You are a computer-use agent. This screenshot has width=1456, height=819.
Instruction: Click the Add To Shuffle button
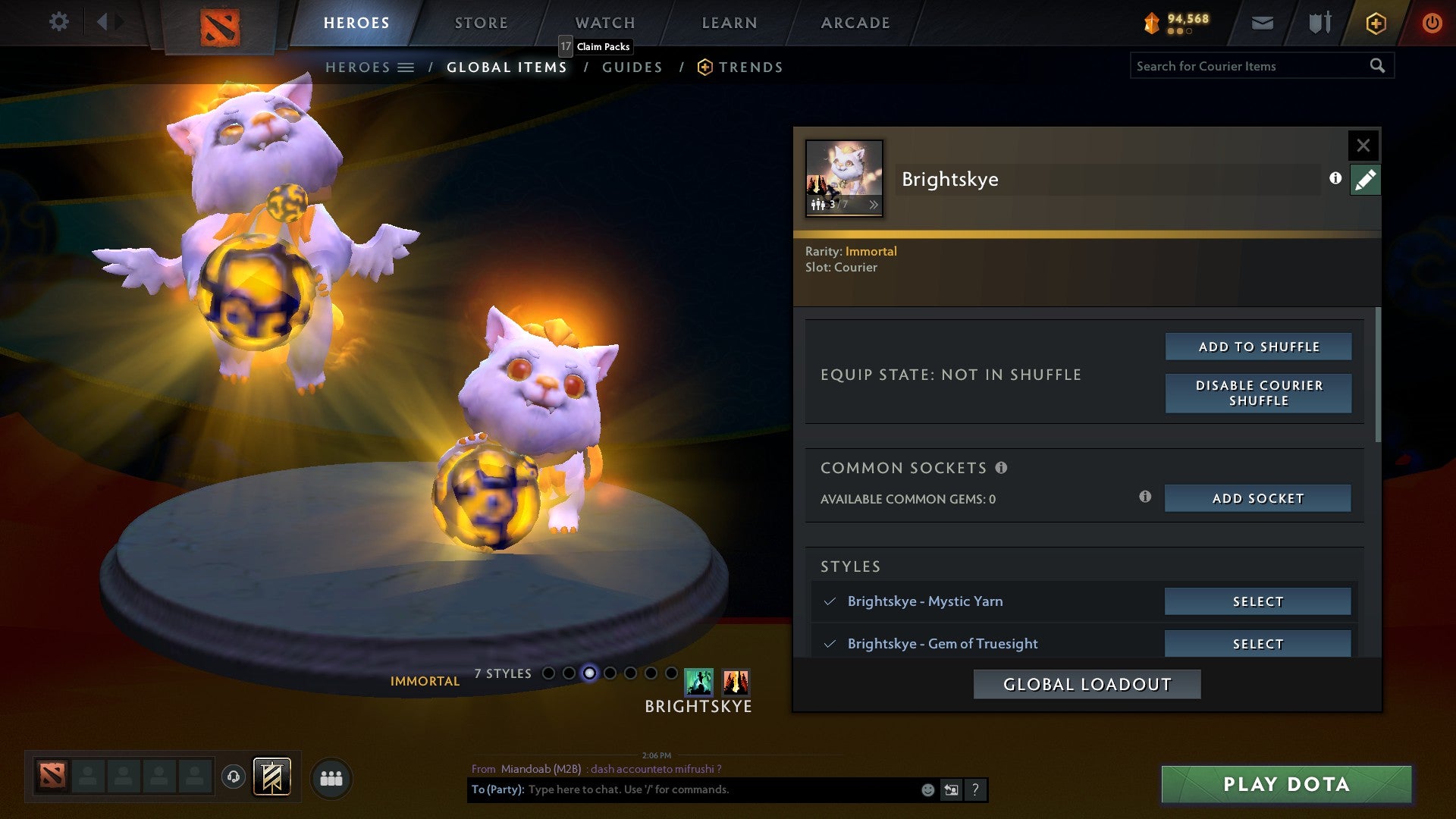click(x=1257, y=346)
